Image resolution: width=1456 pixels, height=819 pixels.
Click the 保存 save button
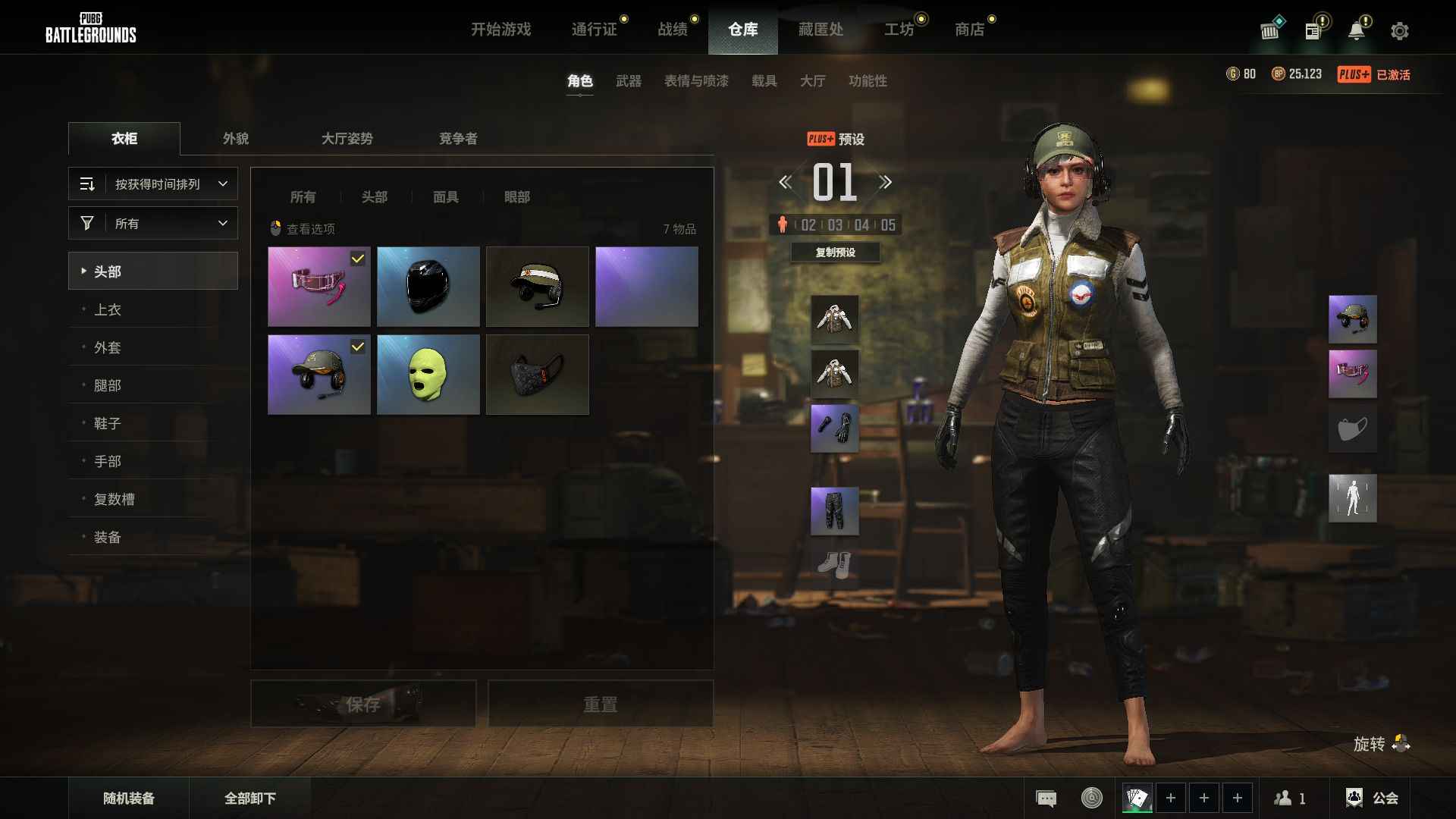pos(363,704)
